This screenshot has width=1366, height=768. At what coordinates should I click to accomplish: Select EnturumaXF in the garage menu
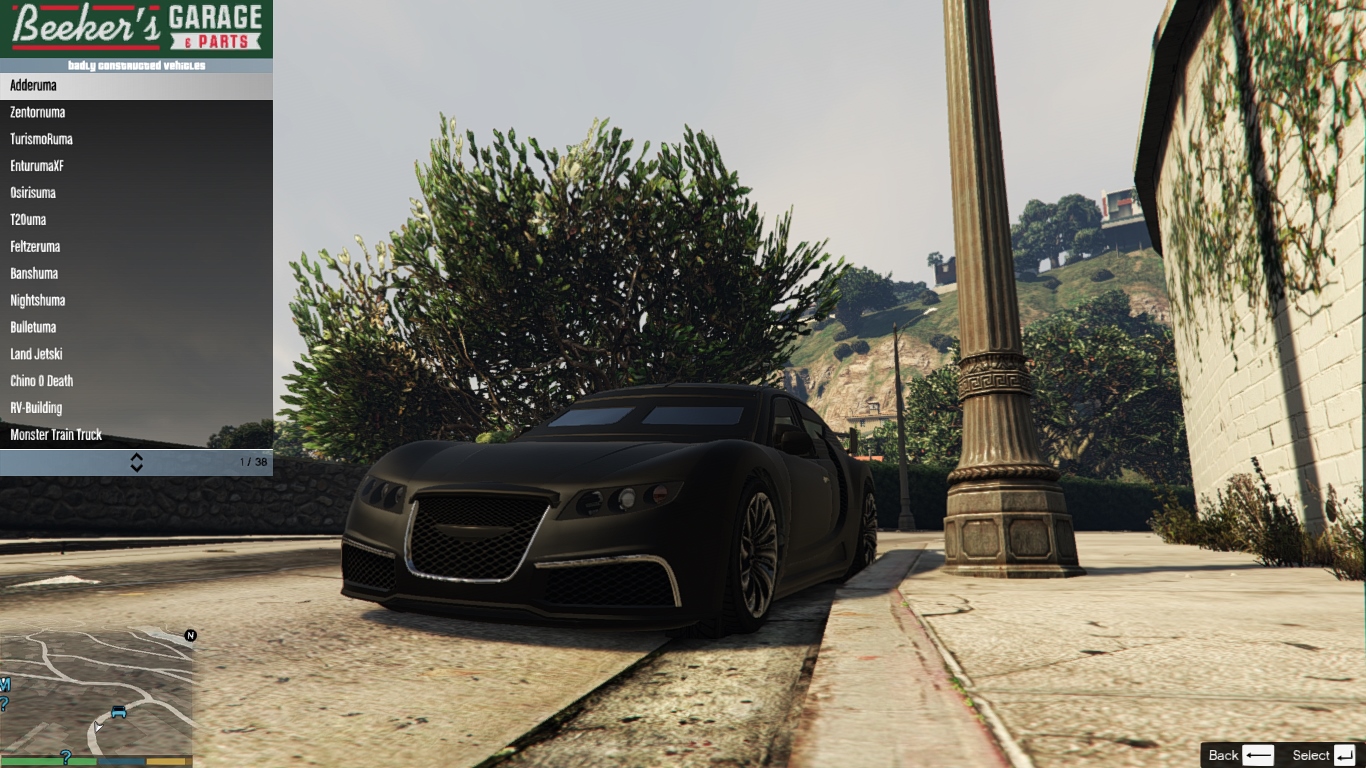pos(136,166)
